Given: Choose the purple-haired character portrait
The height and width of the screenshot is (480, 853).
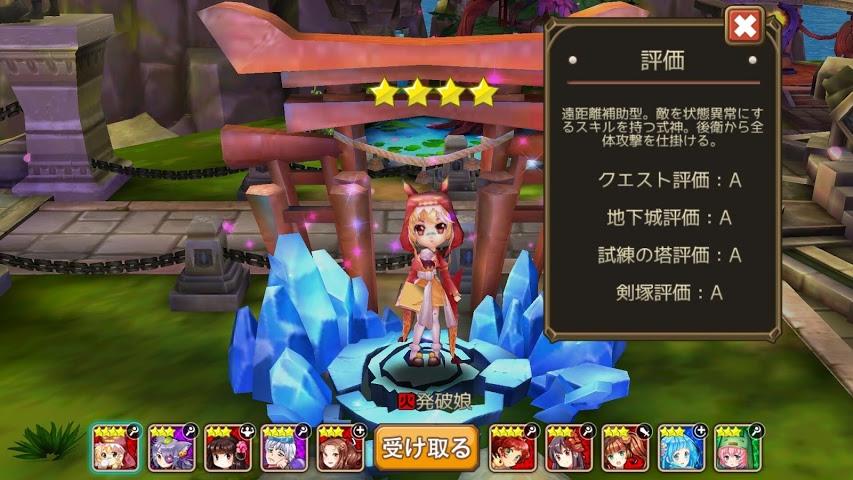Looking at the screenshot, I should click(172, 448).
